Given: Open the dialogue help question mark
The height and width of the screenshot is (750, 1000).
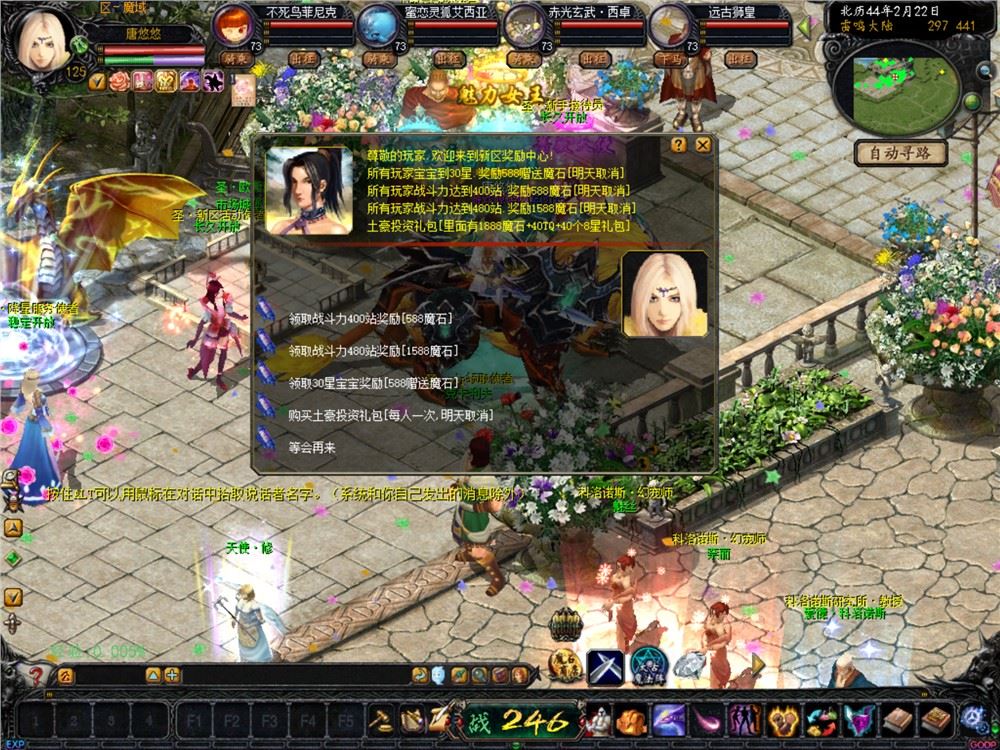Looking at the screenshot, I should pyautogui.click(x=679, y=144).
